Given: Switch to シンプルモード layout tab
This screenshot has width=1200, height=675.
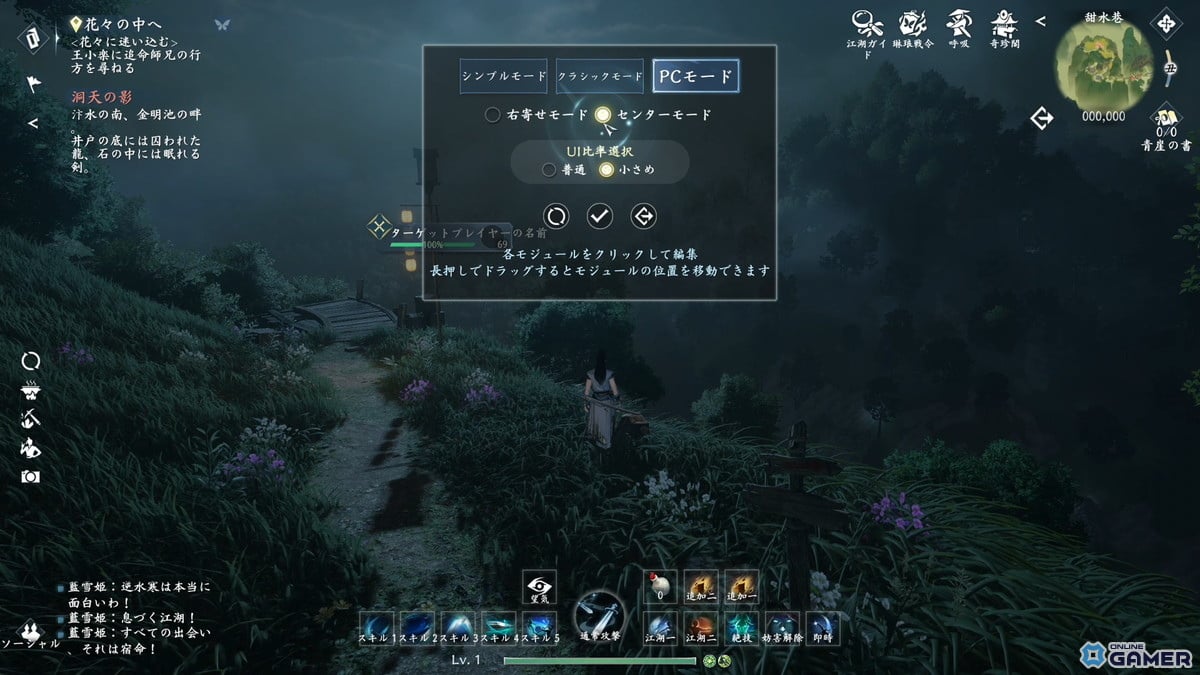Looking at the screenshot, I should [x=504, y=76].
